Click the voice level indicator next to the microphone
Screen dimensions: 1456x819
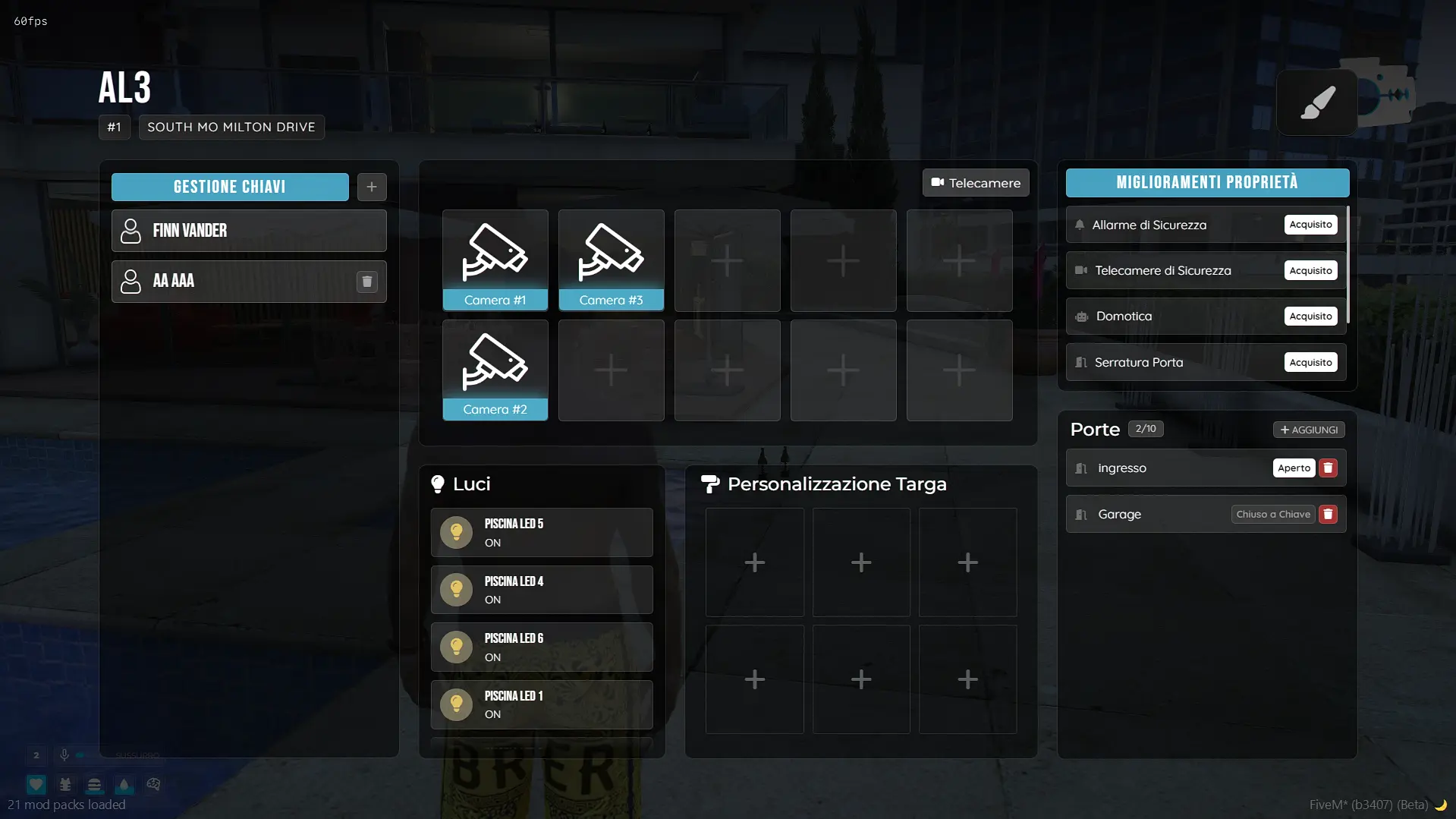click(x=80, y=755)
